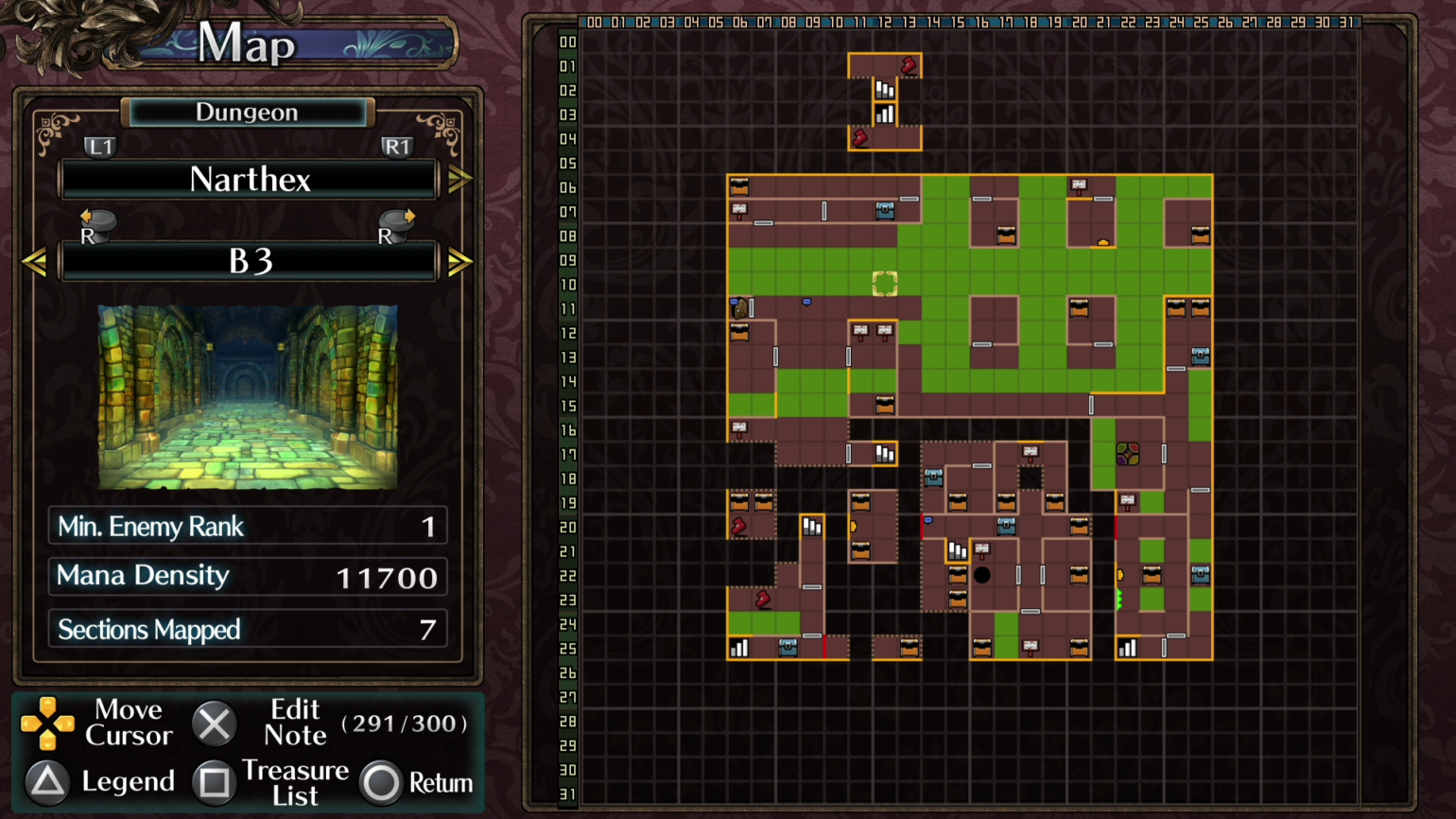Click the green healing fountain icon on the map

point(1127,452)
